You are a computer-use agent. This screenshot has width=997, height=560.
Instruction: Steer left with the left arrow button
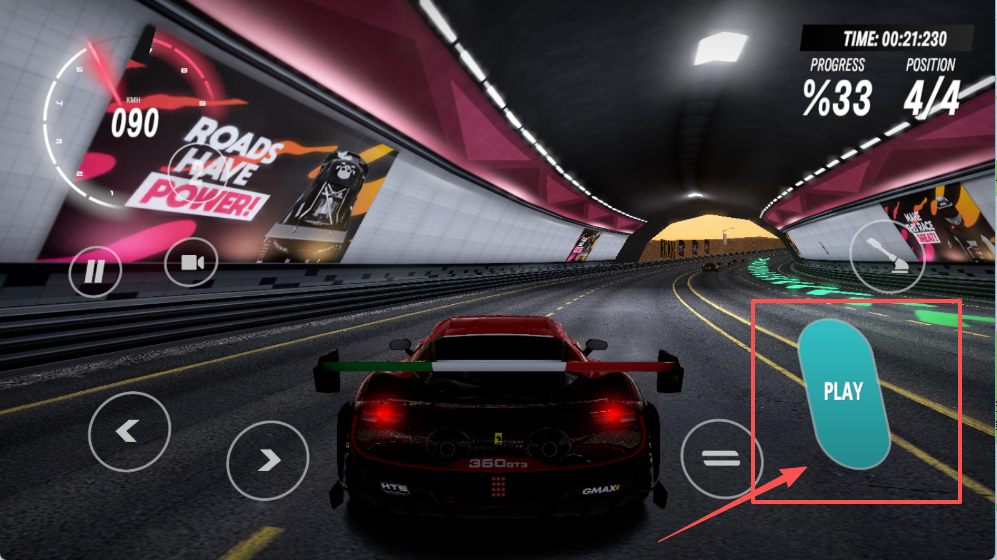[x=129, y=432]
